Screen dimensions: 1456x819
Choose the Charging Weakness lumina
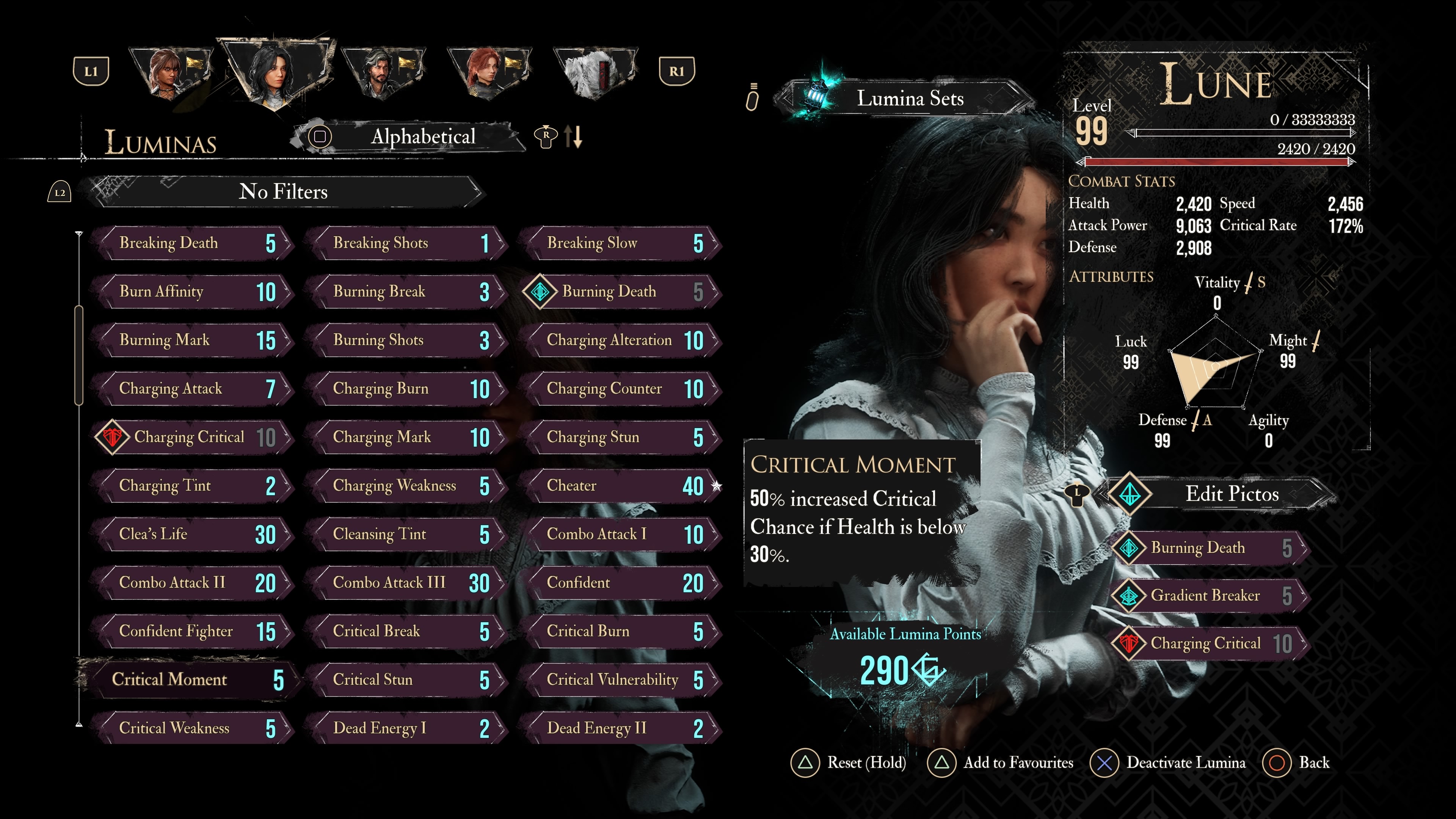pos(408,485)
